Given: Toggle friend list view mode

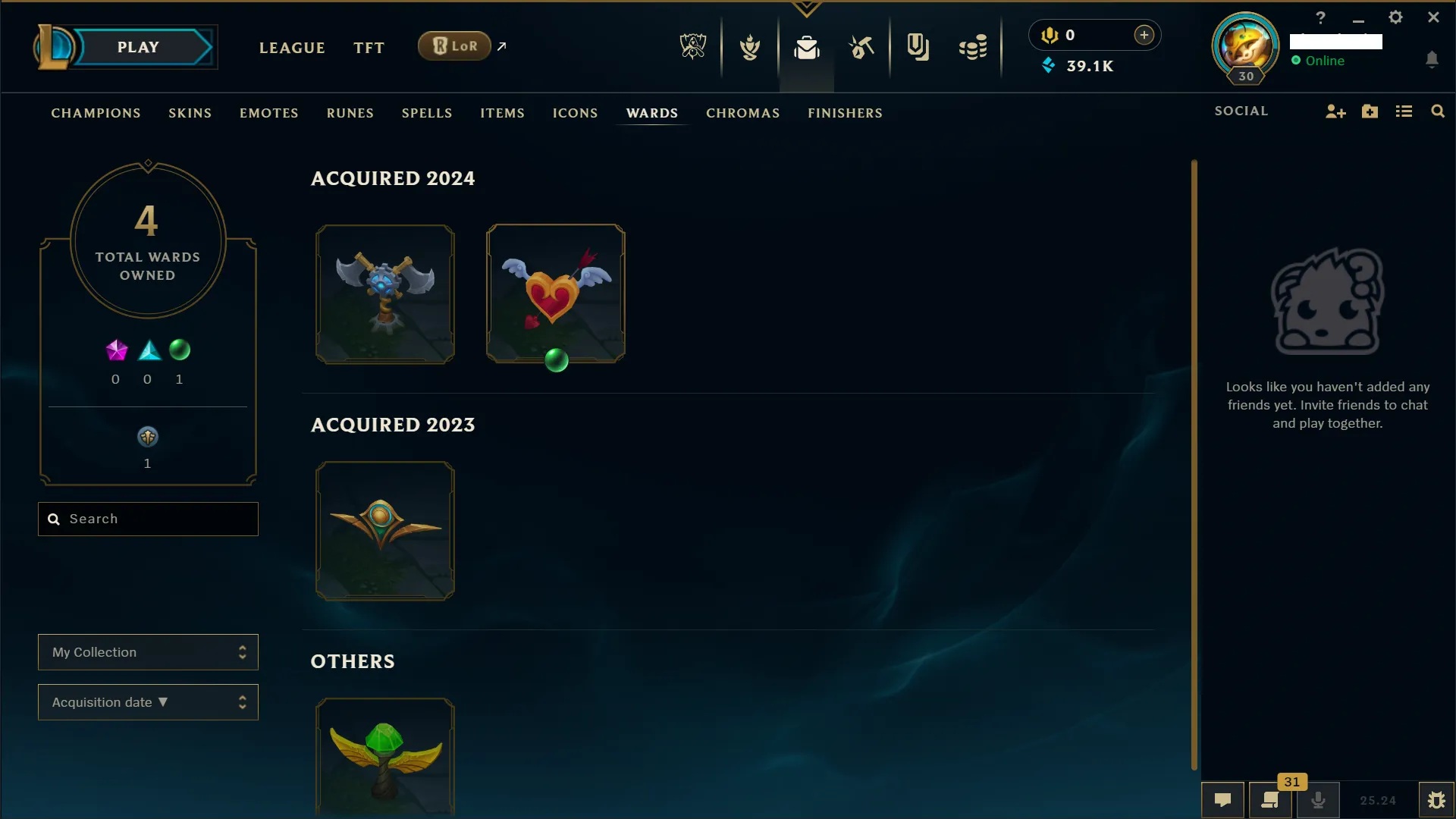Looking at the screenshot, I should pyautogui.click(x=1404, y=111).
